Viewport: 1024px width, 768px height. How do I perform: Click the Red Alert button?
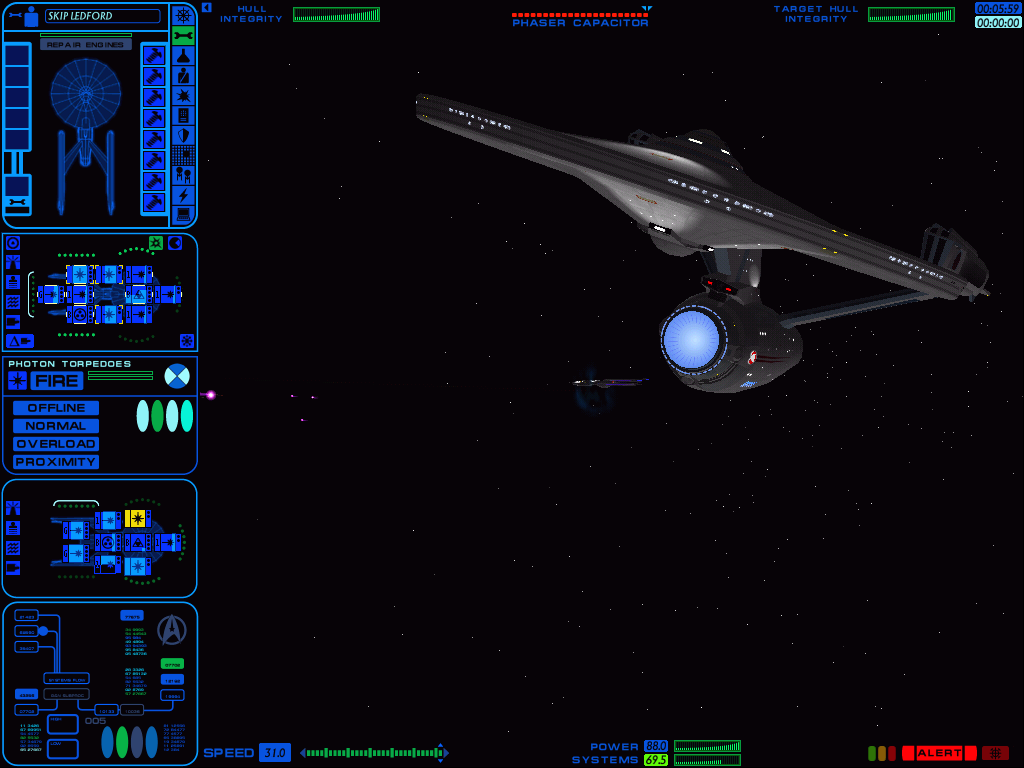pos(939,753)
